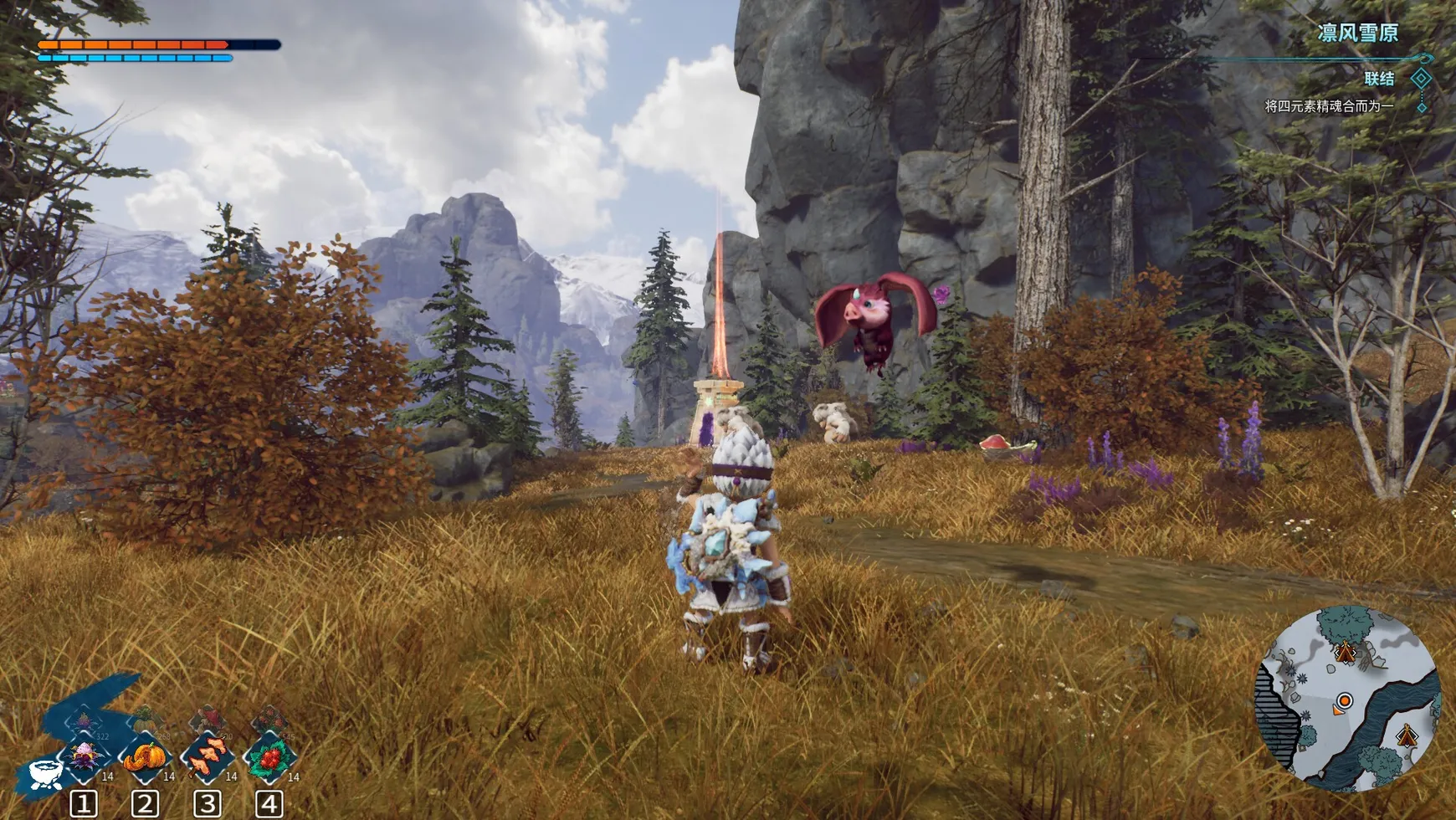Image resolution: width=1456 pixels, height=820 pixels.
Task: Use the red berries hotbar slot
Action: [x=269, y=758]
